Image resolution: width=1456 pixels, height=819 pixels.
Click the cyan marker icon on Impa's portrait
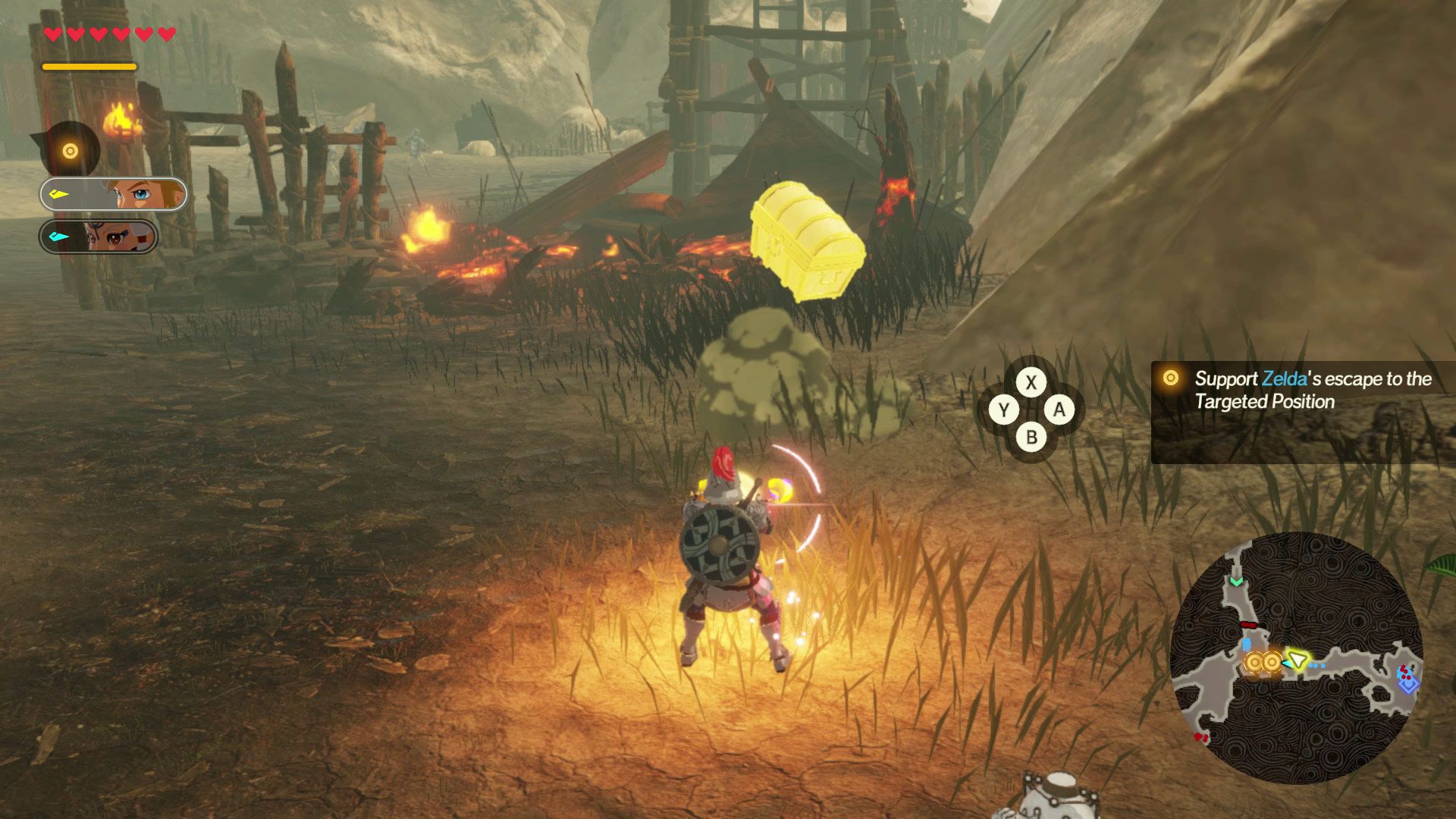(x=58, y=237)
